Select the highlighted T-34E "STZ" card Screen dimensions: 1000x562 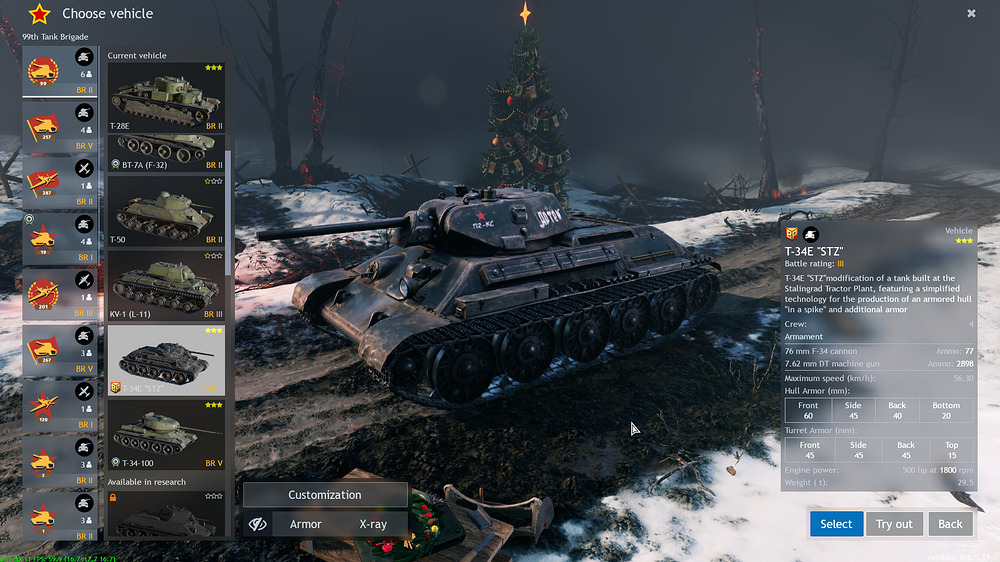click(x=166, y=360)
